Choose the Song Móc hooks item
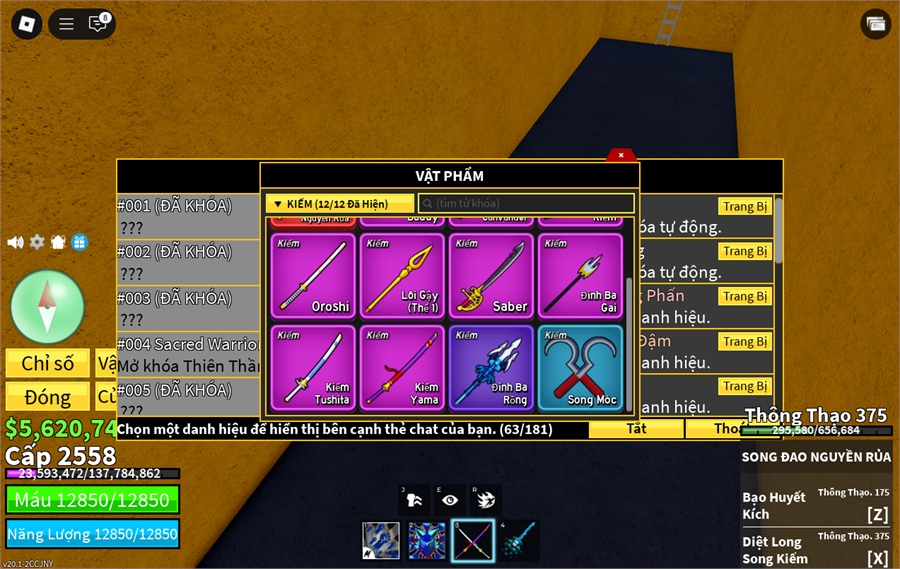 pyautogui.click(x=580, y=367)
